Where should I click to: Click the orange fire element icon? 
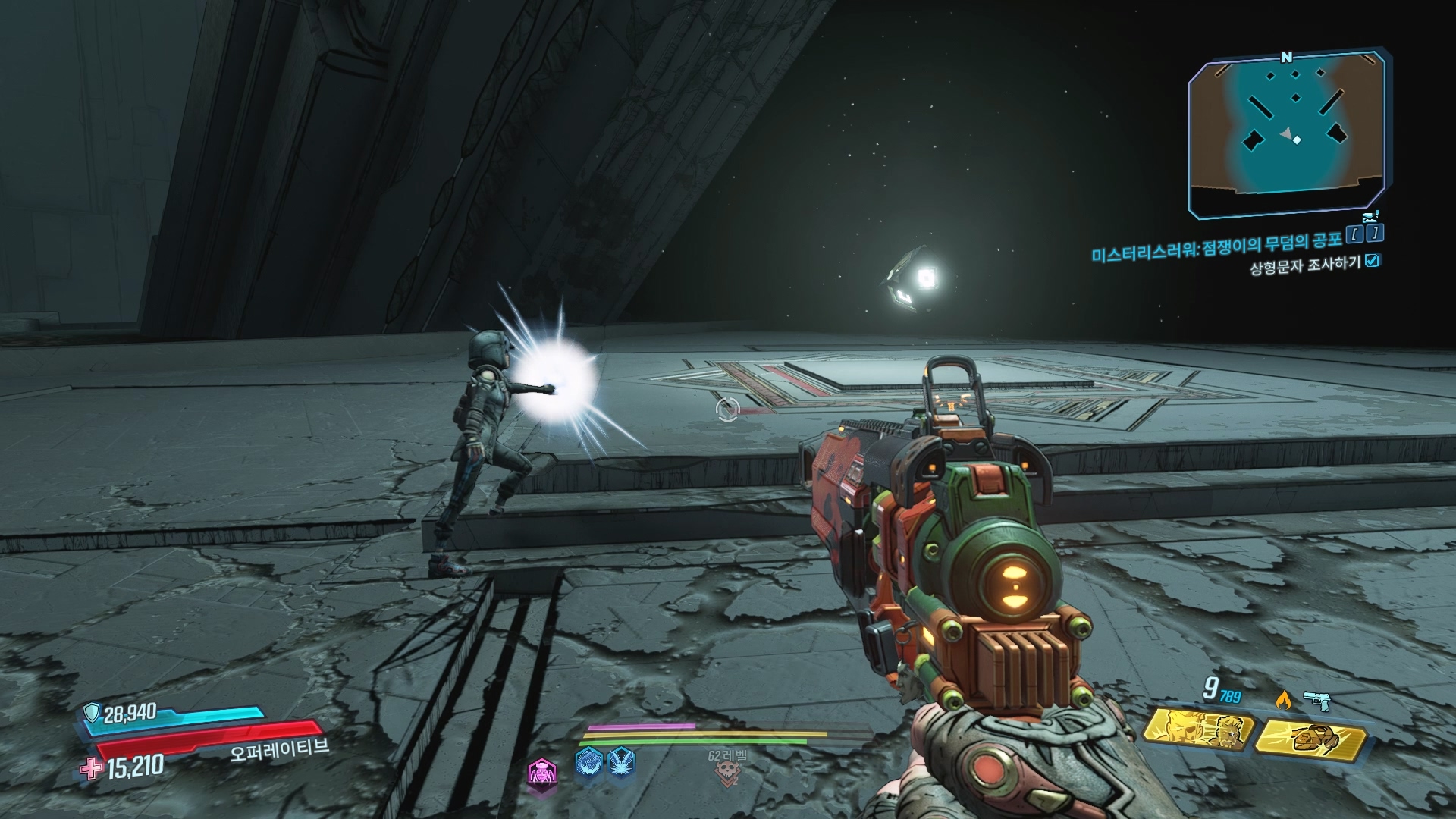click(1283, 701)
